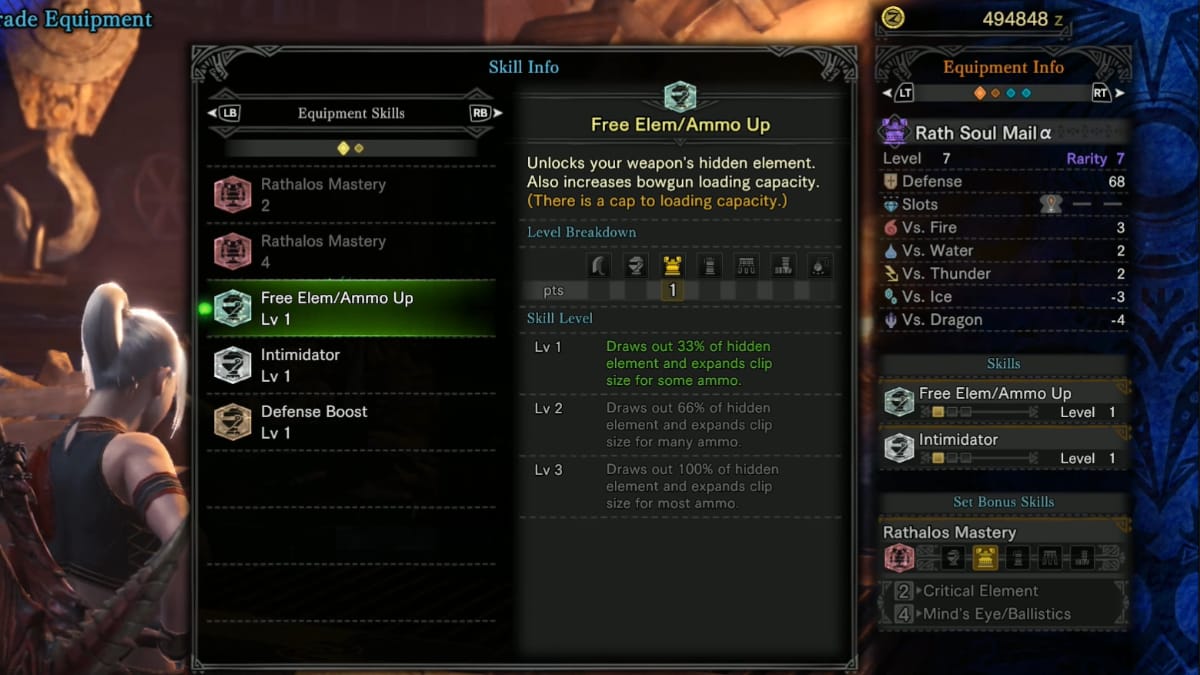Screen dimensions: 1200x675
Task: Click the Equipment Skills category header
Action: point(351,113)
